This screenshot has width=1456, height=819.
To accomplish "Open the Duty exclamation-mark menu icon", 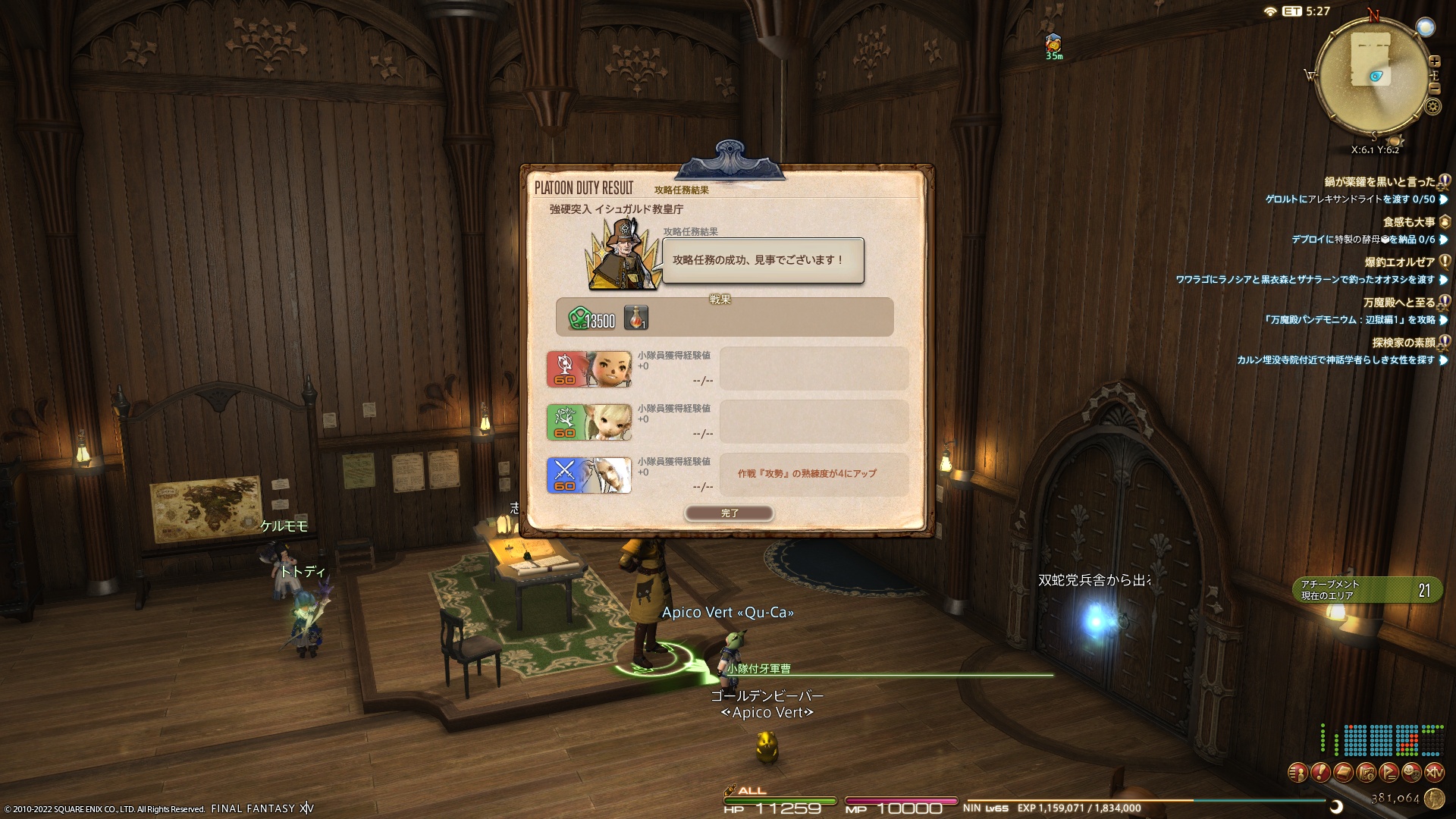I will pyautogui.click(x=1320, y=773).
